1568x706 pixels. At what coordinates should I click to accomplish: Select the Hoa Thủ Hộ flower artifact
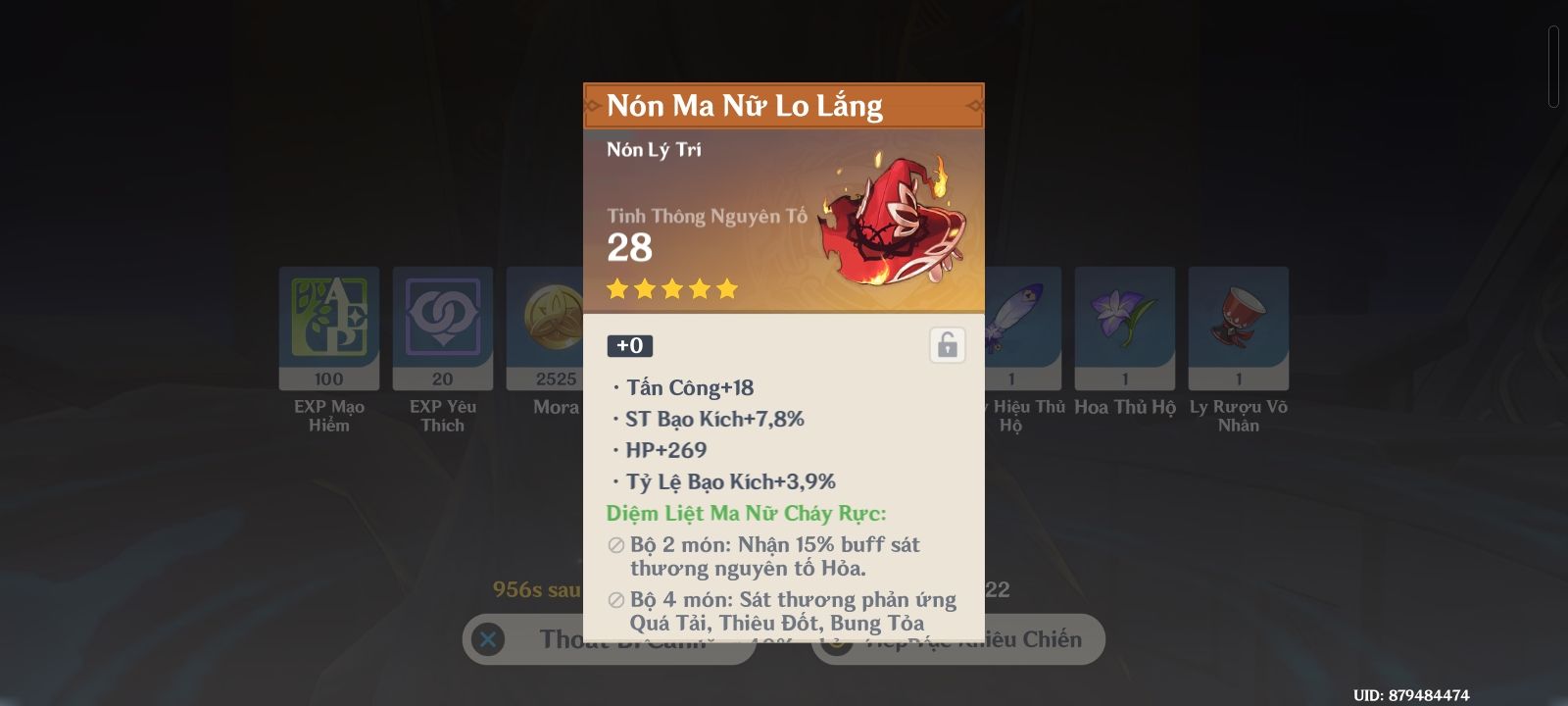1124,328
